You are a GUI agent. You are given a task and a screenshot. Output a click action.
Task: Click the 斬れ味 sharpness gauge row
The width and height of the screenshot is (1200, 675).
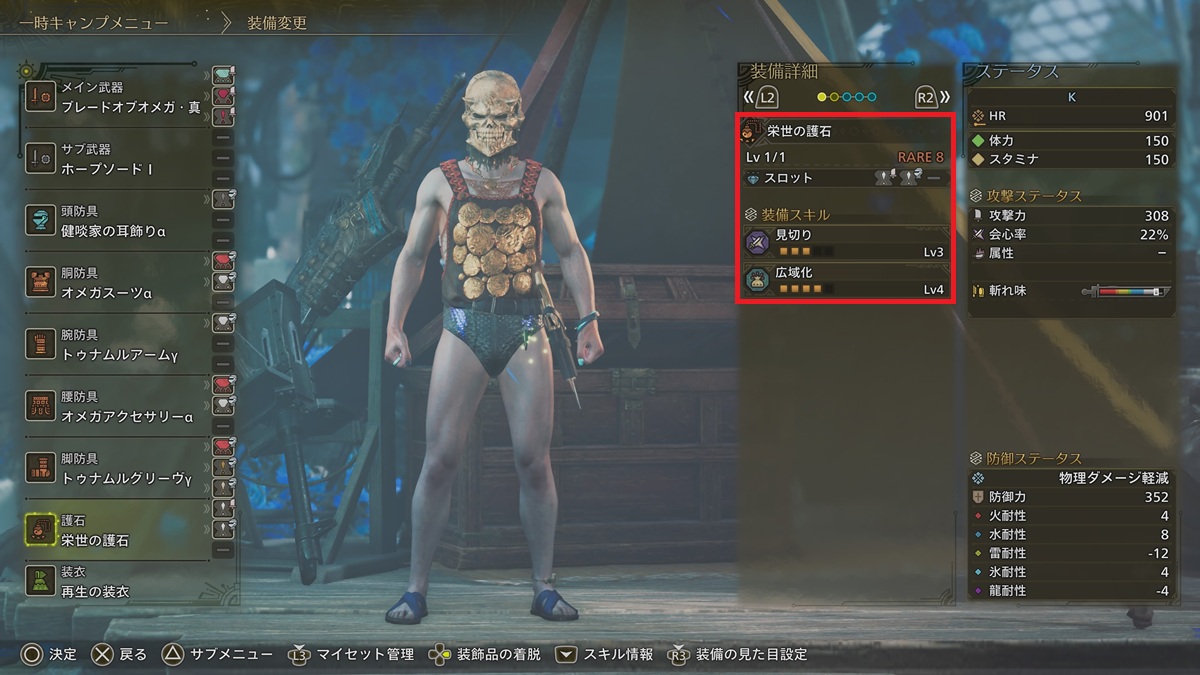coord(1070,291)
